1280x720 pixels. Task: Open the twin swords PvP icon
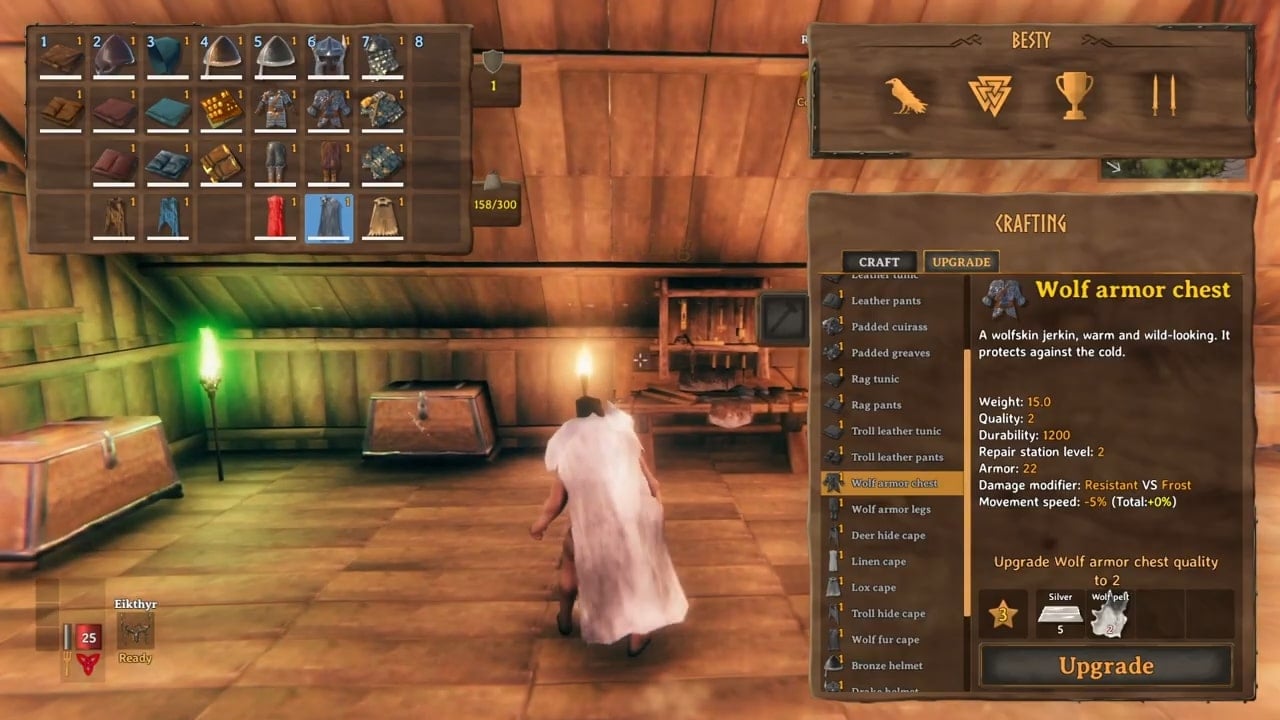point(1163,96)
